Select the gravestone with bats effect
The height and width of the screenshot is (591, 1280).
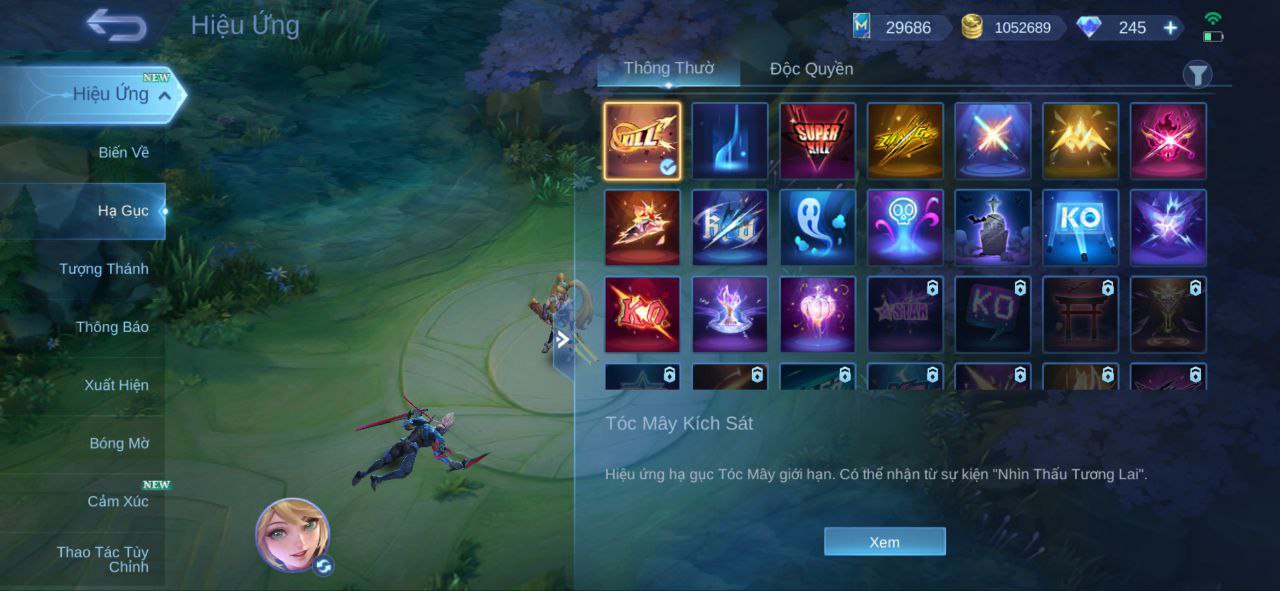[x=992, y=228]
